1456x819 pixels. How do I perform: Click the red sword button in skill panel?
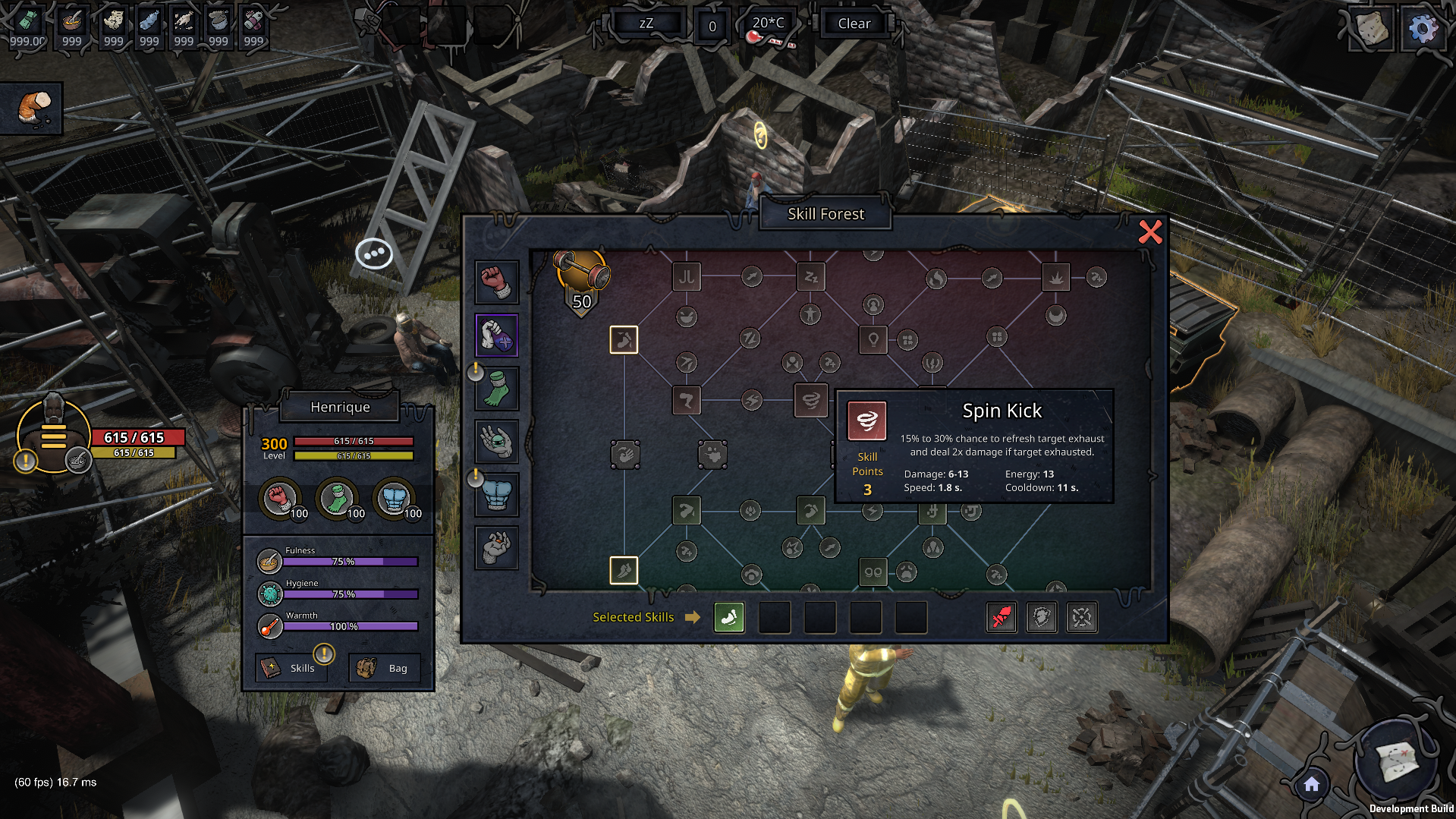pyautogui.click(x=1002, y=618)
